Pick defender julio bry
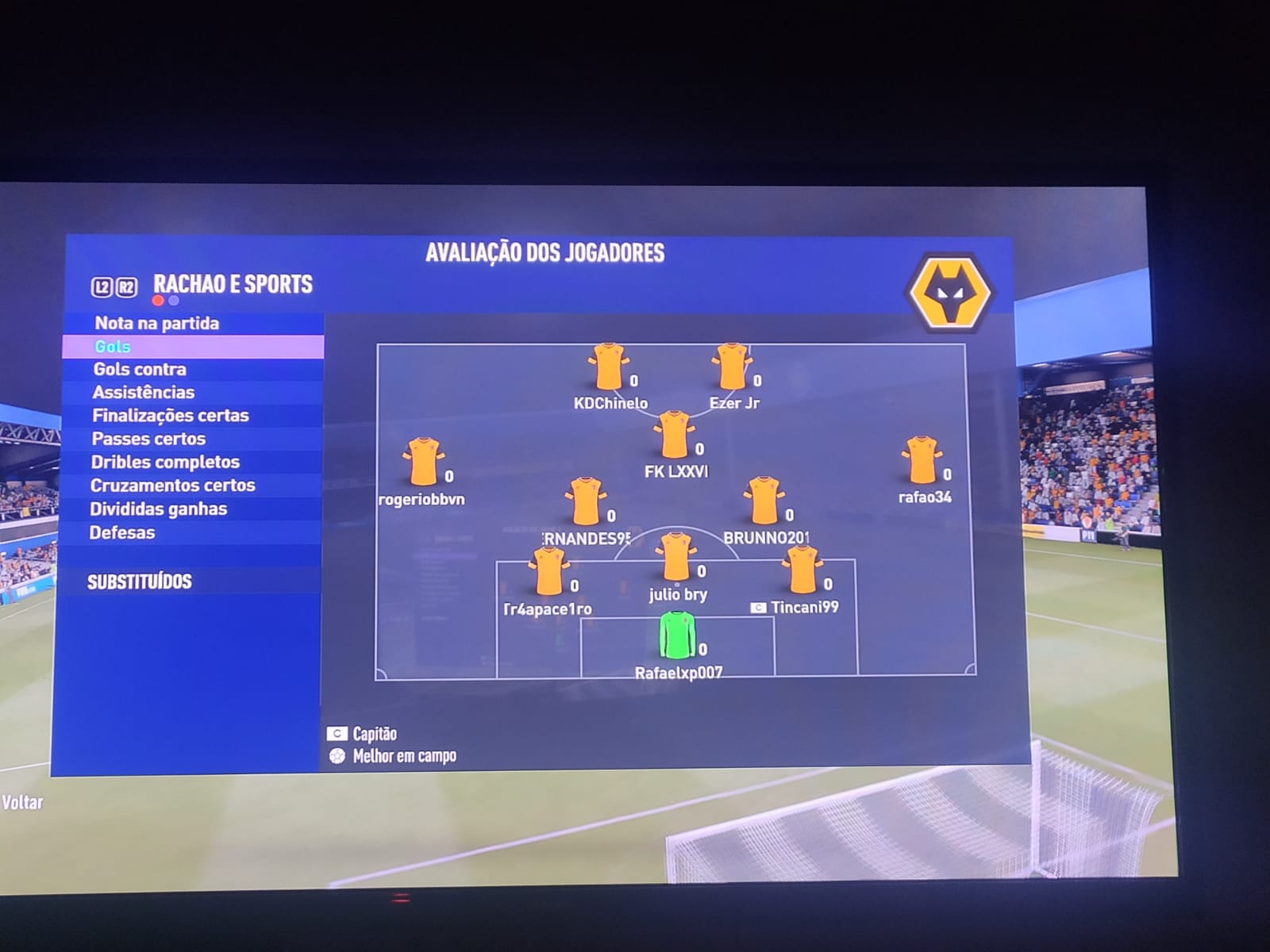 tap(675, 557)
